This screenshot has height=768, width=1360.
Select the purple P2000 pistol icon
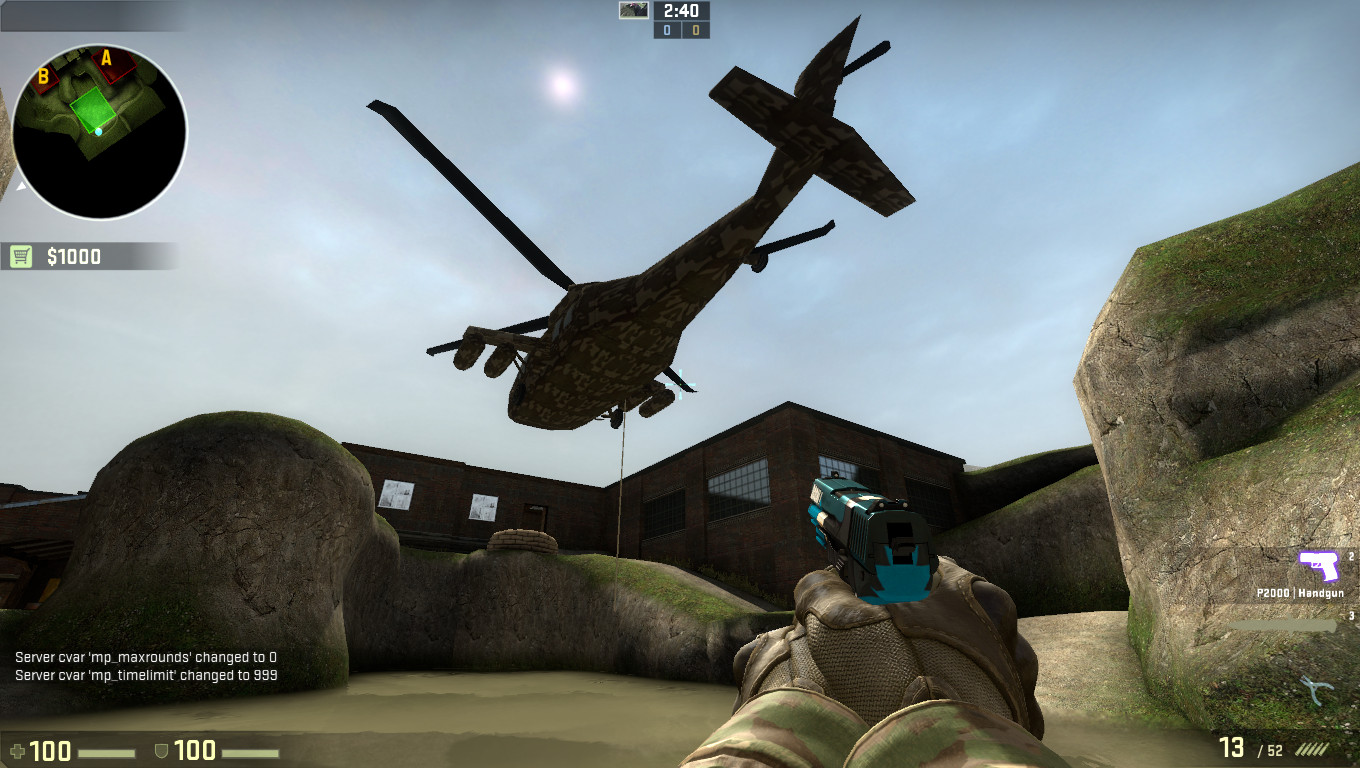pos(1320,567)
